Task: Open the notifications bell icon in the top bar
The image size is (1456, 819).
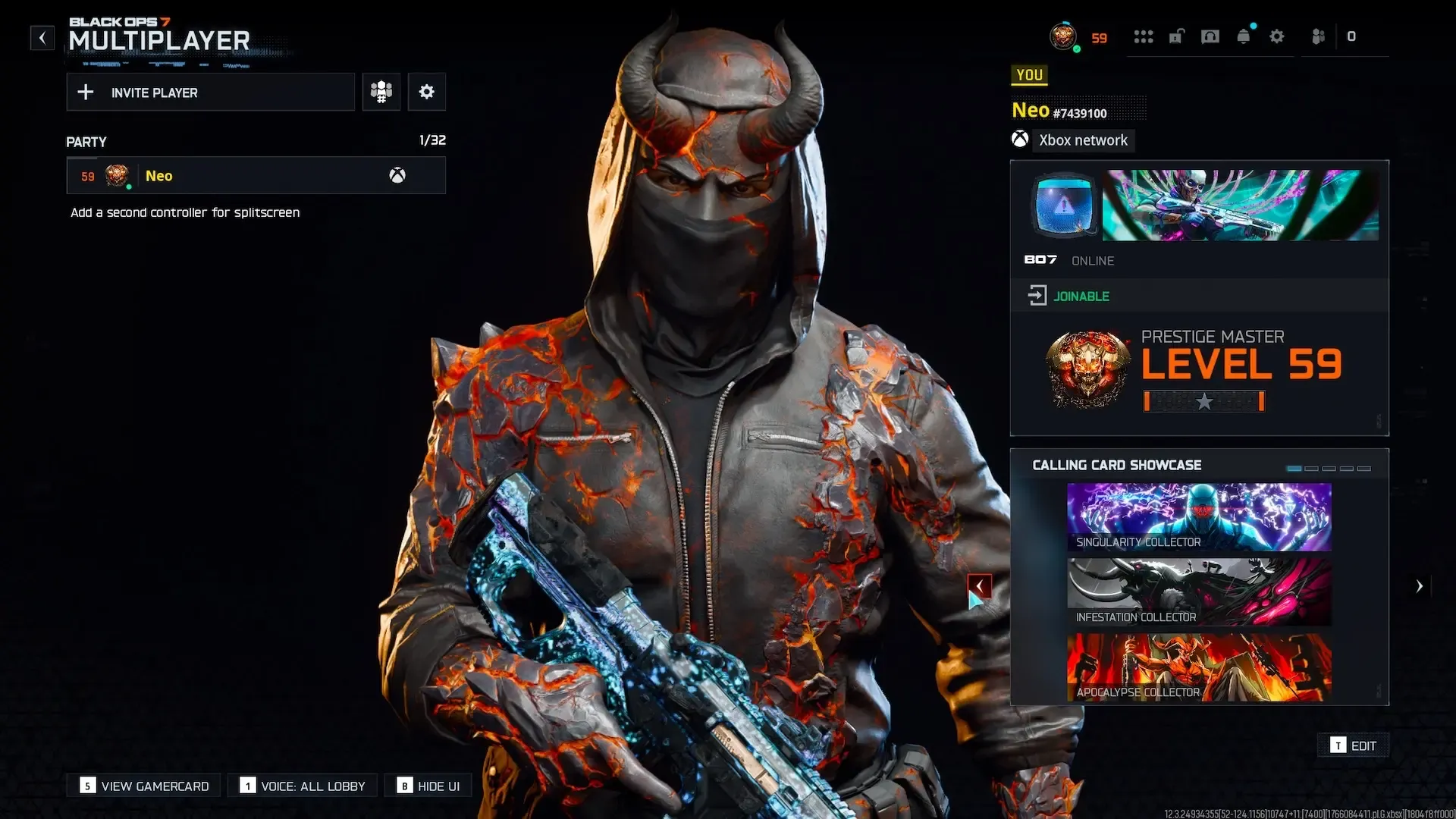Action: point(1244,36)
